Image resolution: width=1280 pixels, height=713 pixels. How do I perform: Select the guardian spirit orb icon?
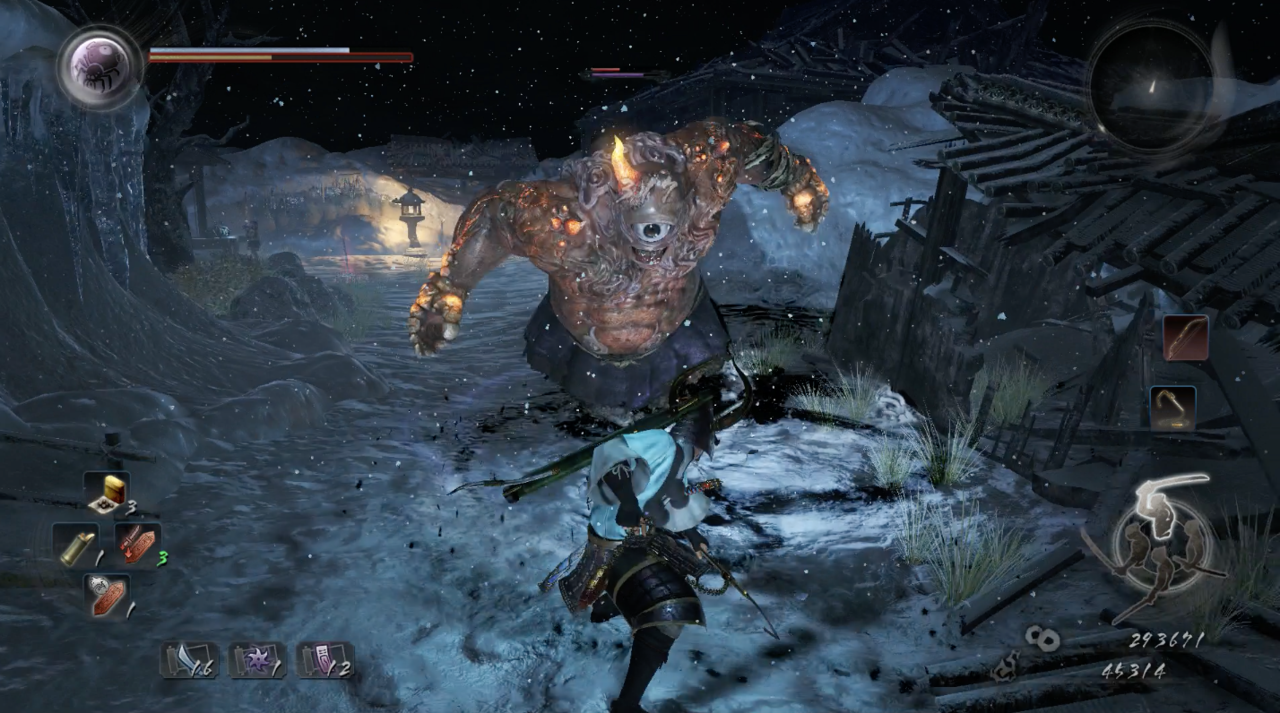pos(99,66)
